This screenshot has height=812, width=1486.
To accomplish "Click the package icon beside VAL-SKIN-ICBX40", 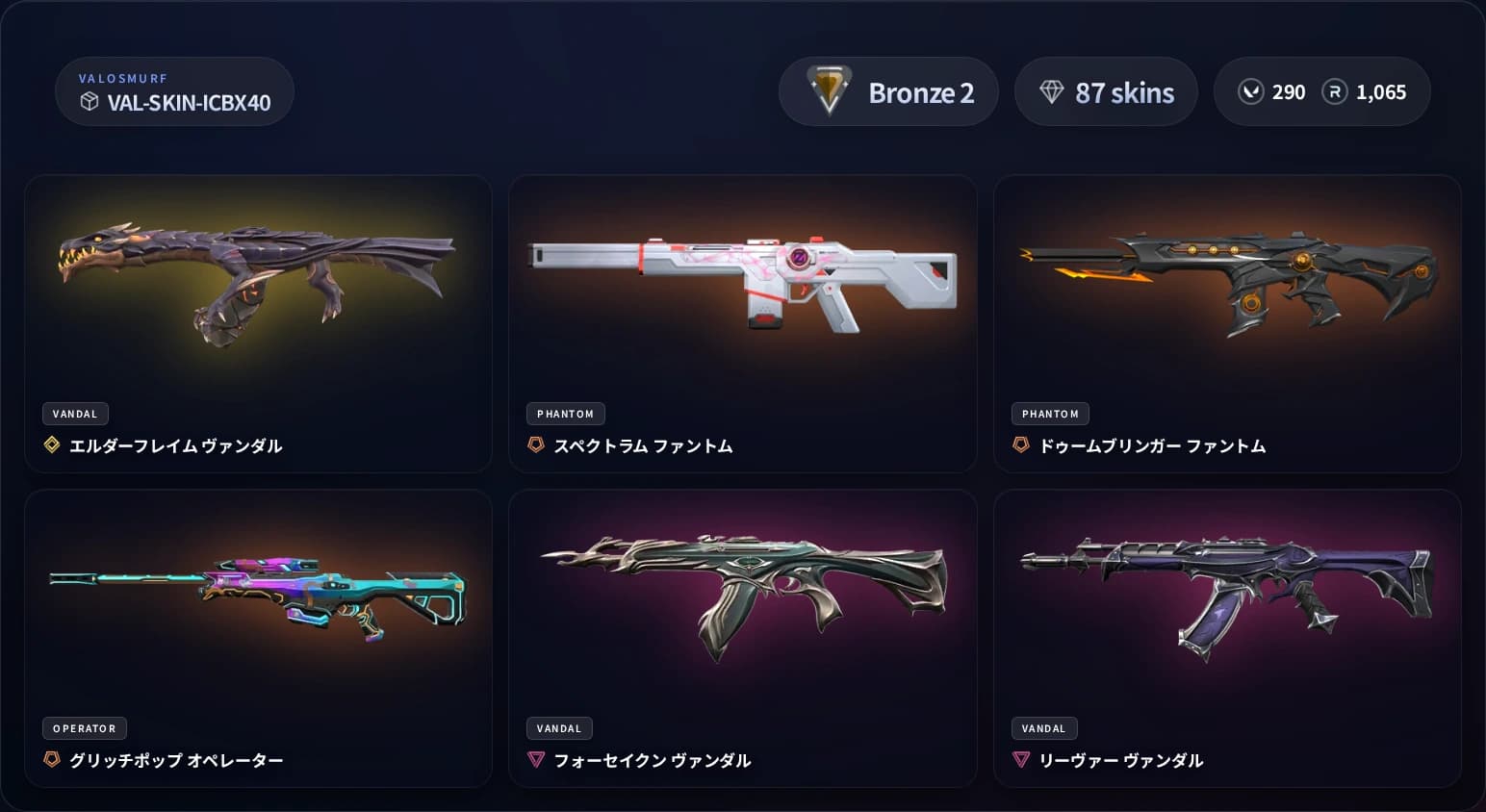I will coord(90,99).
